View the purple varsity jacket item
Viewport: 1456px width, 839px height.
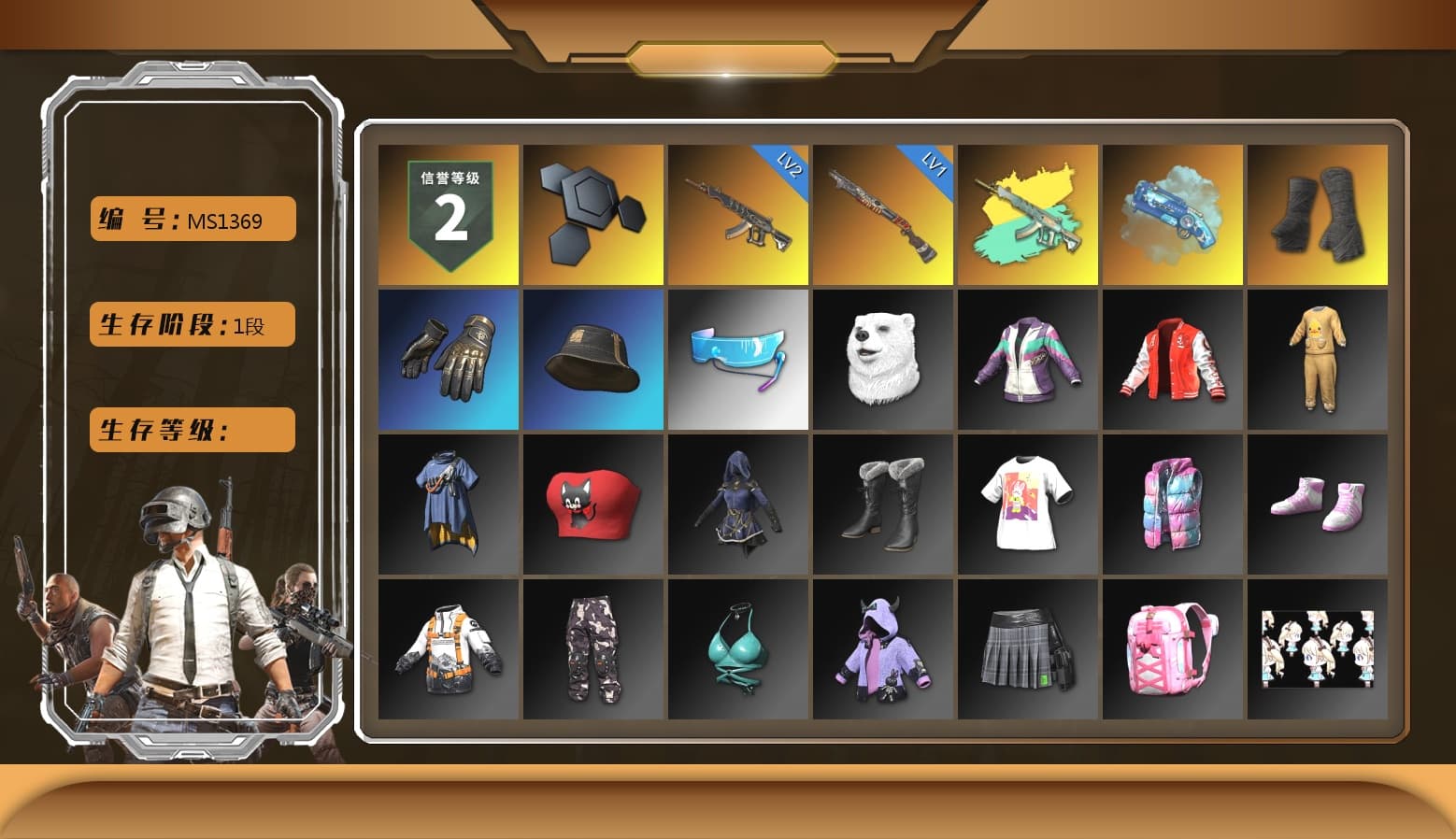pos(1028,360)
